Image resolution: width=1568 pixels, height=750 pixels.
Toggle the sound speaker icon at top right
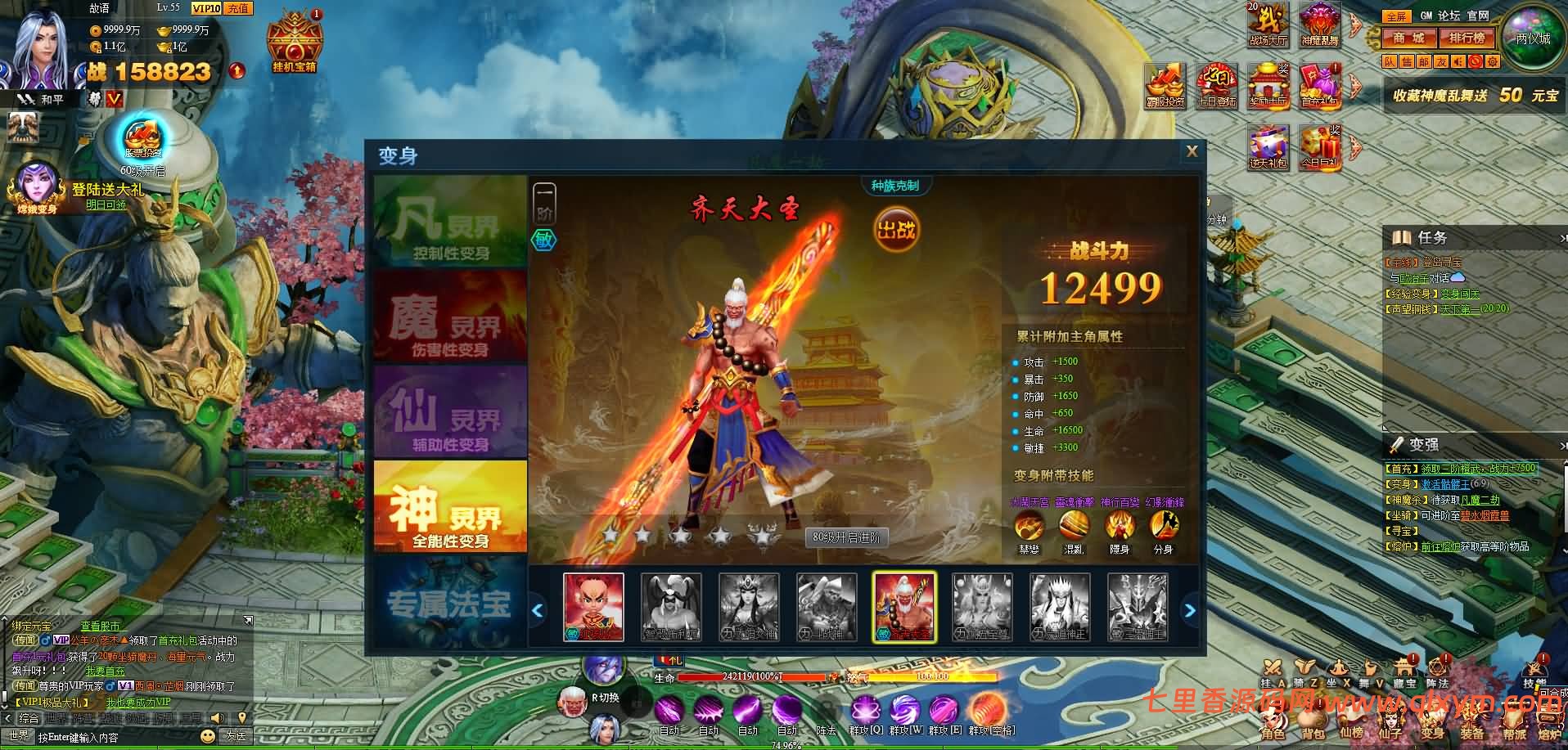(x=1457, y=61)
